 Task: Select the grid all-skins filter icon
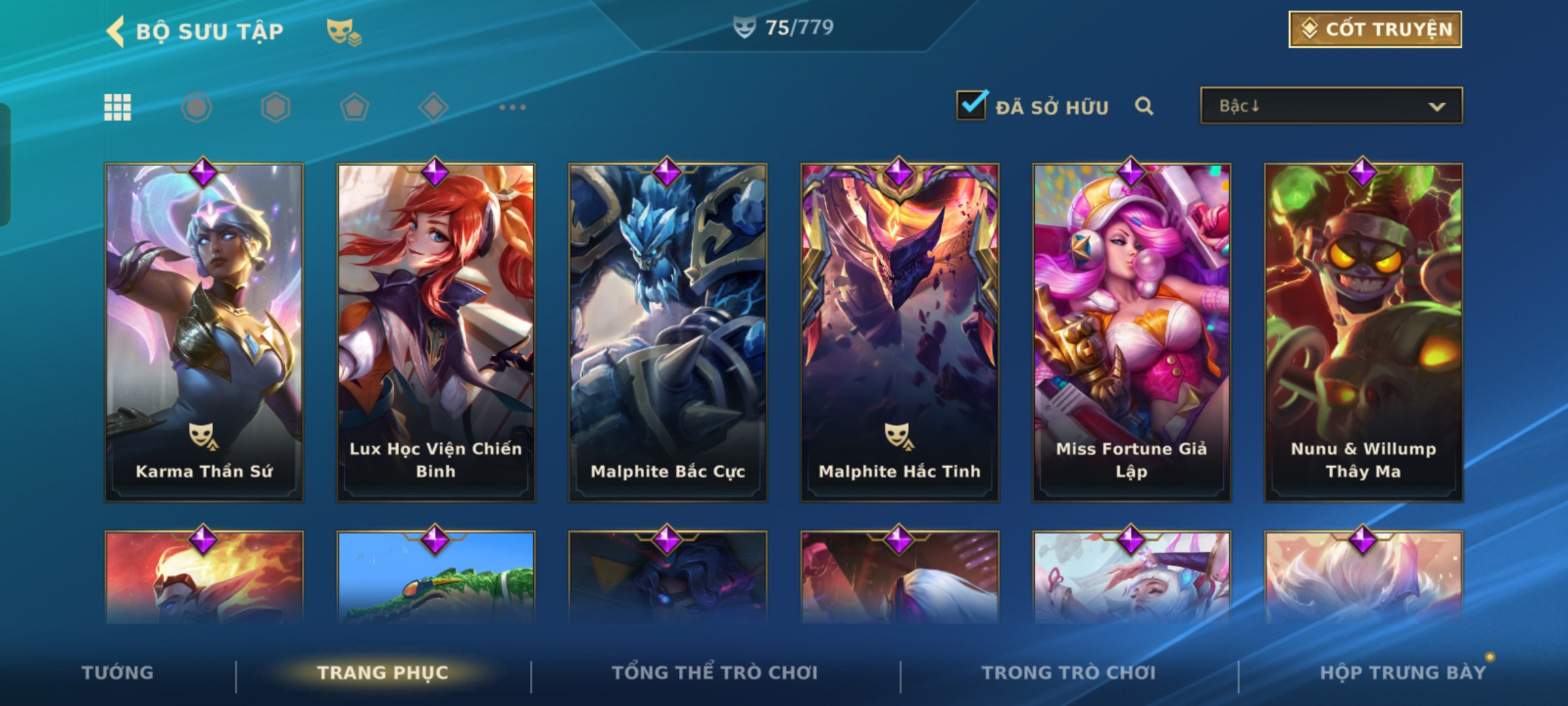point(118,107)
